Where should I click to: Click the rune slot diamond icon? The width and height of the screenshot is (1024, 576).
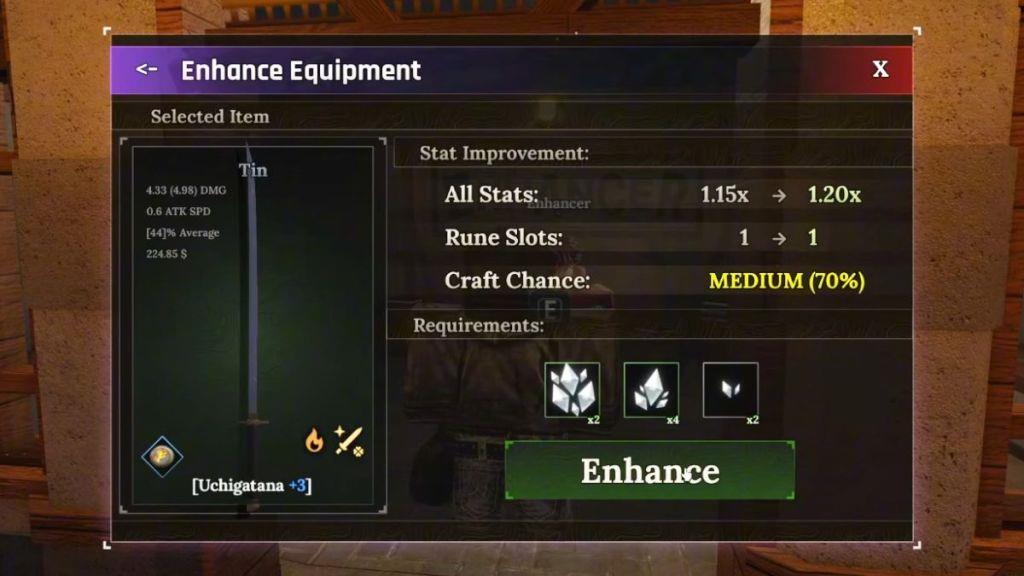pos(162,456)
